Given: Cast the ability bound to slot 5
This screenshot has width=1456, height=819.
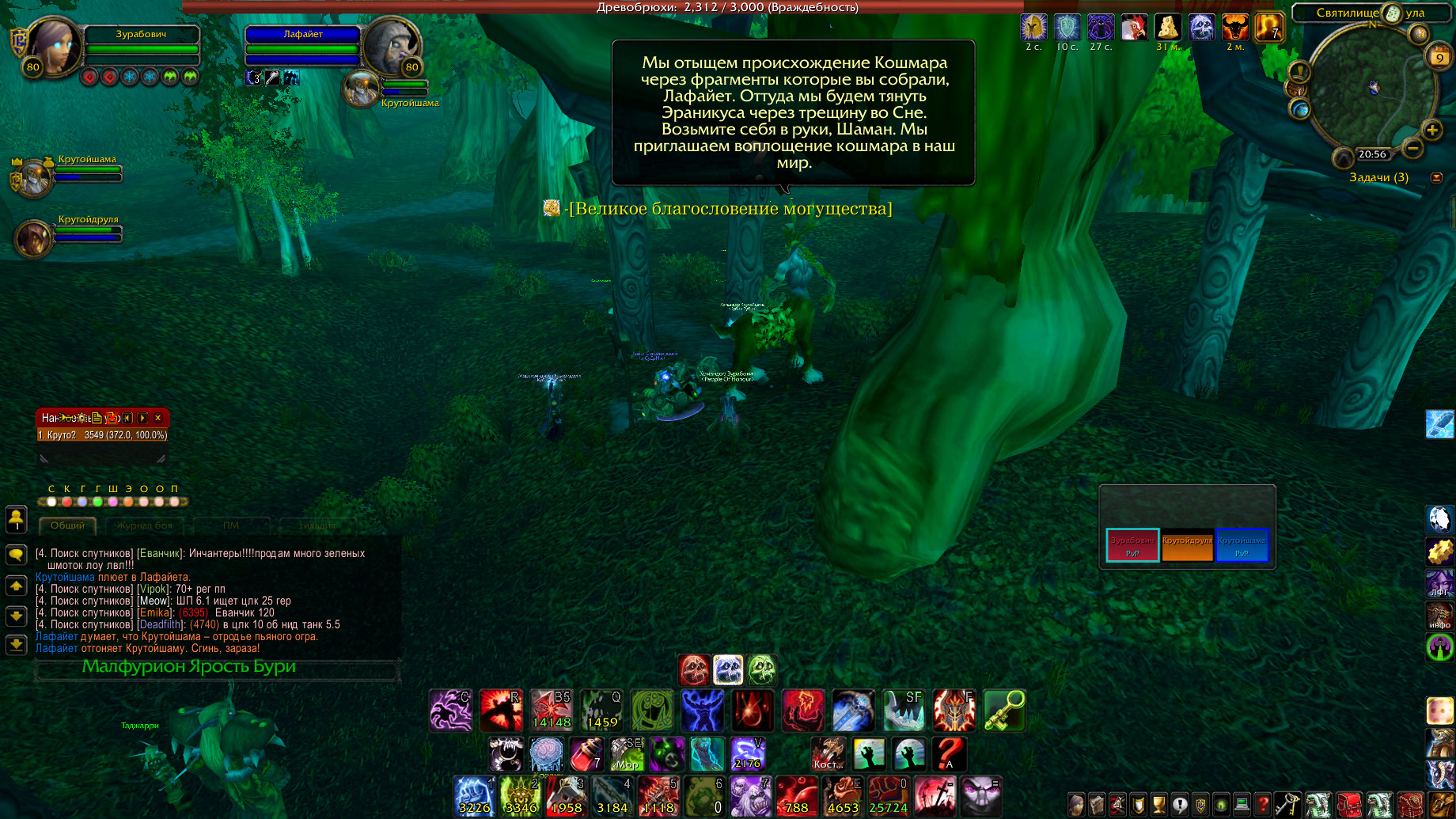Looking at the screenshot, I should [658, 795].
